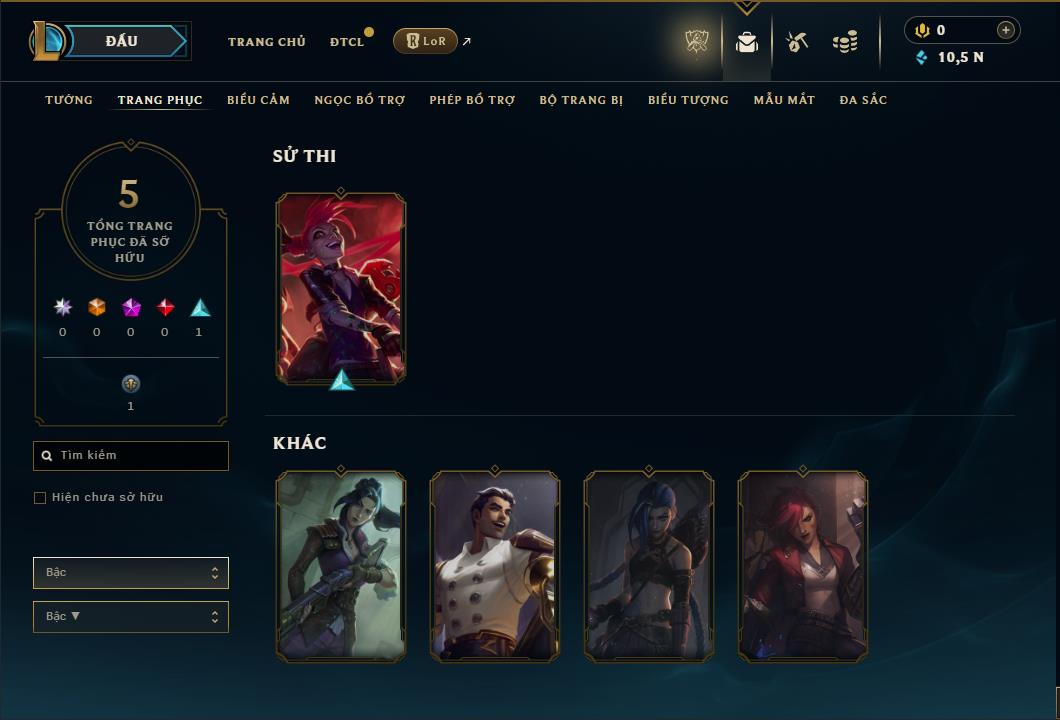Go to TRANG CHỦ home page
This screenshot has width=1060, height=720.
click(266, 42)
